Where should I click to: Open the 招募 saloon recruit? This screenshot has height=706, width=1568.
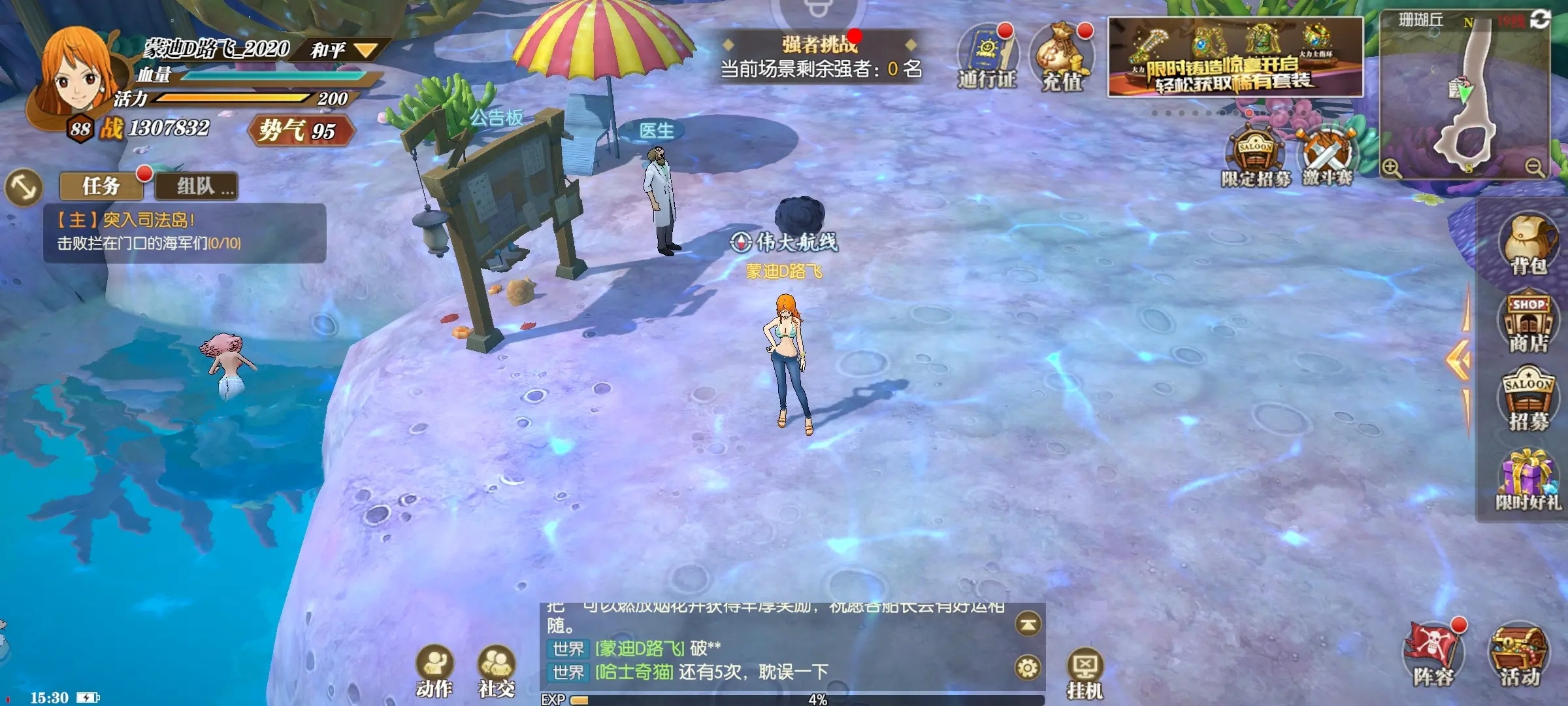point(1527,400)
